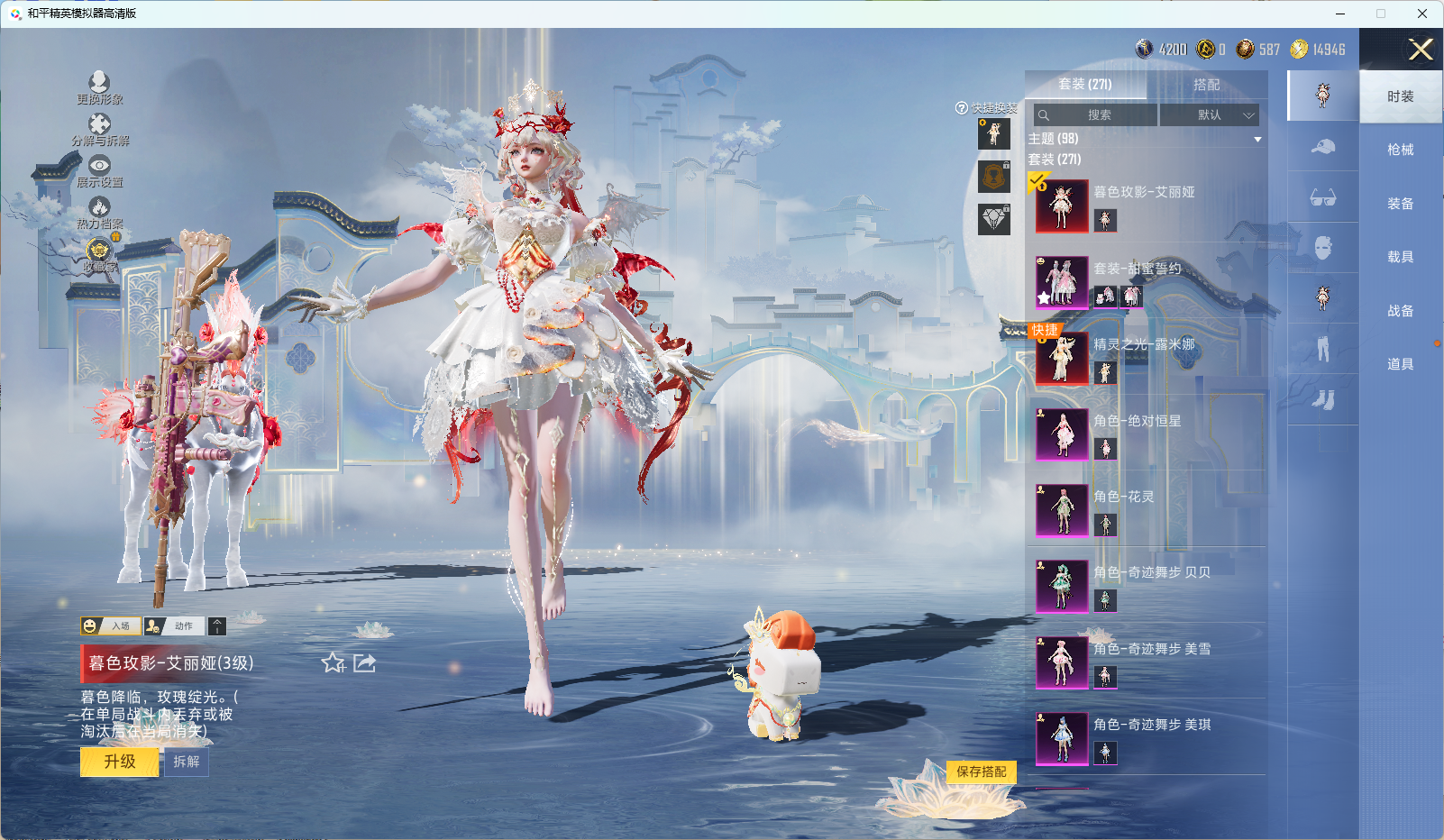1444x840 pixels.
Task: Switch to the 搭配 tab
Action: coord(1206,85)
